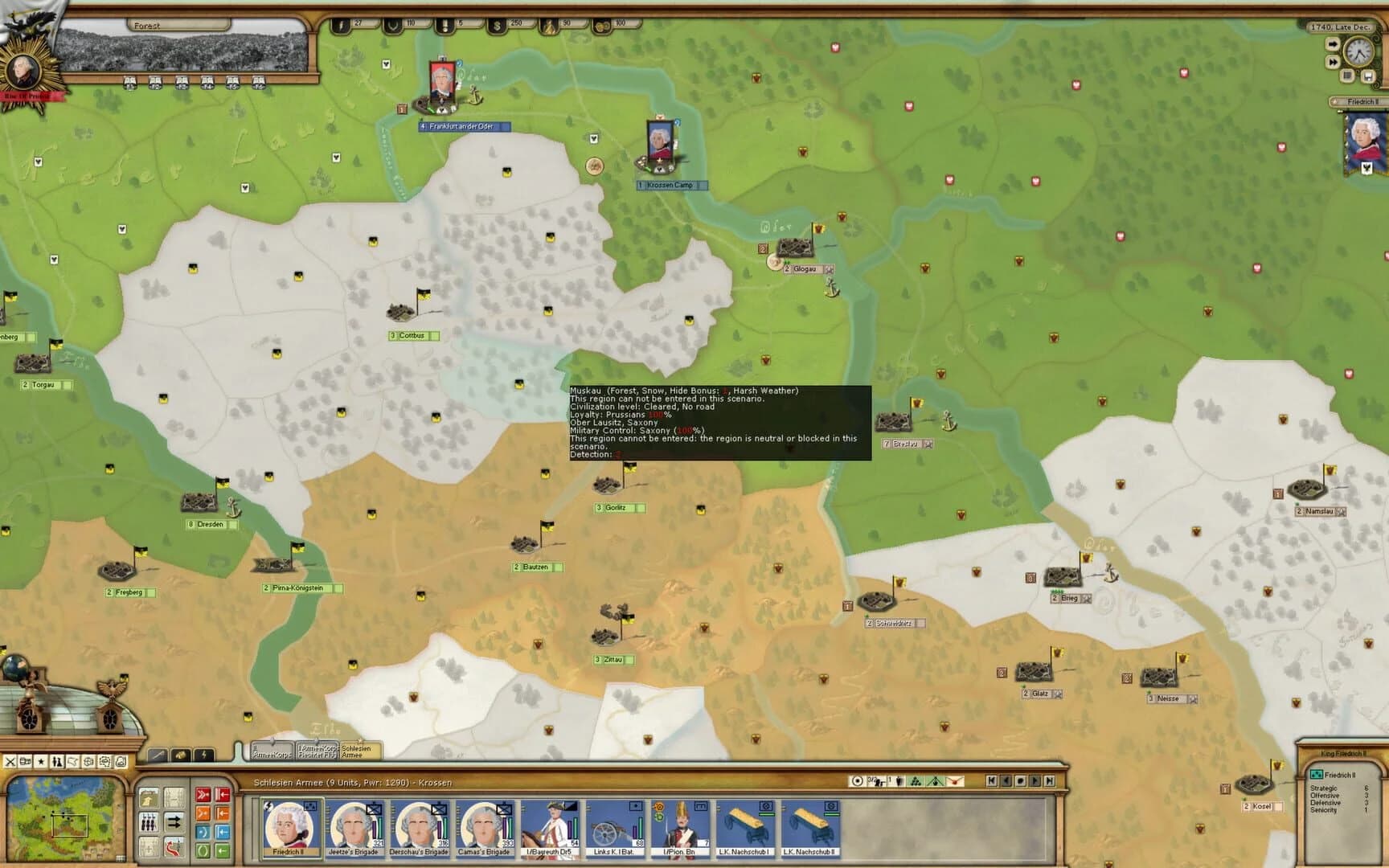Toggle the star unit filter in the bottom toolbar

[40, 761]
